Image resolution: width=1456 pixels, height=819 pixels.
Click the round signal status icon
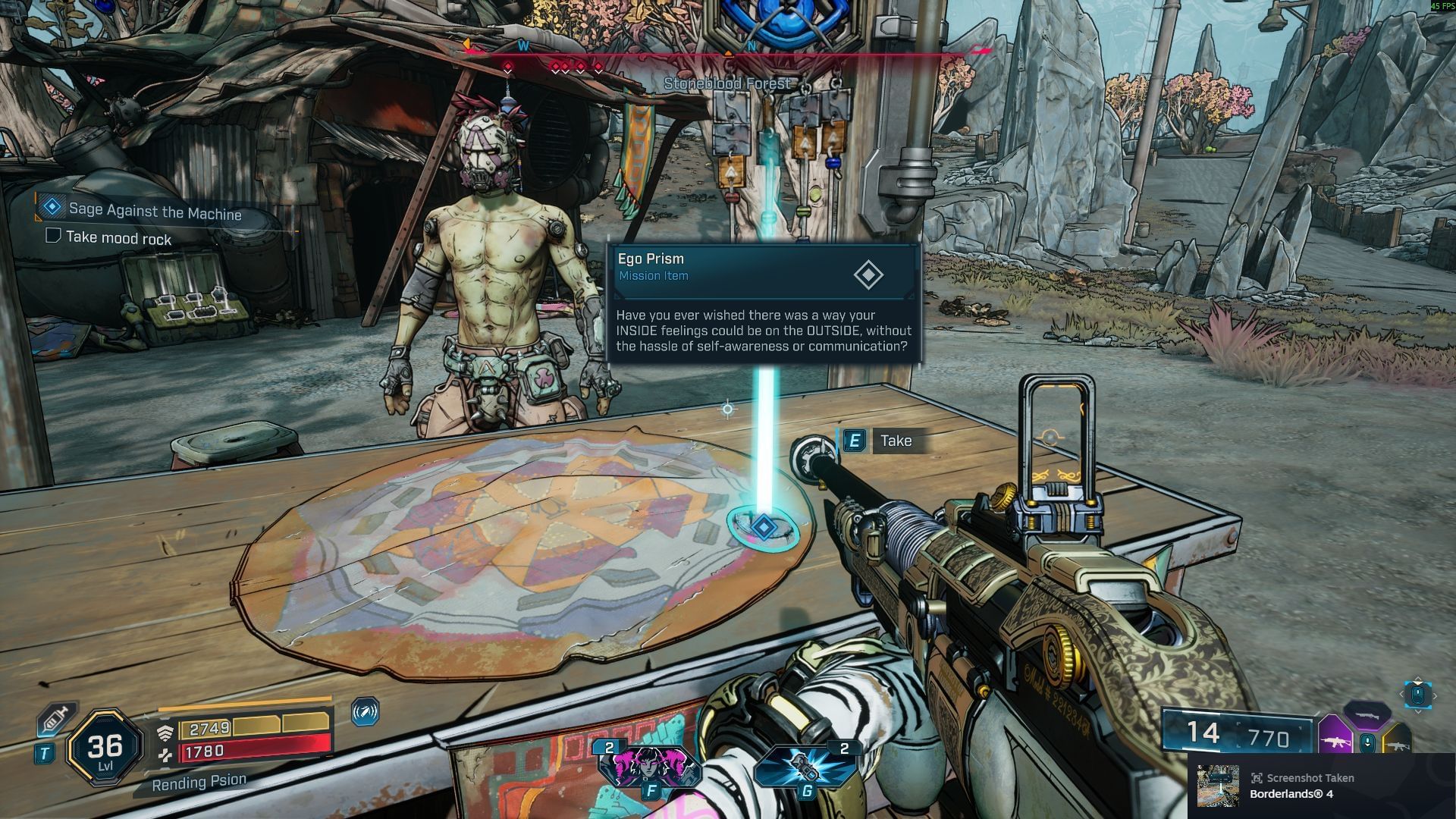(366, 711)
